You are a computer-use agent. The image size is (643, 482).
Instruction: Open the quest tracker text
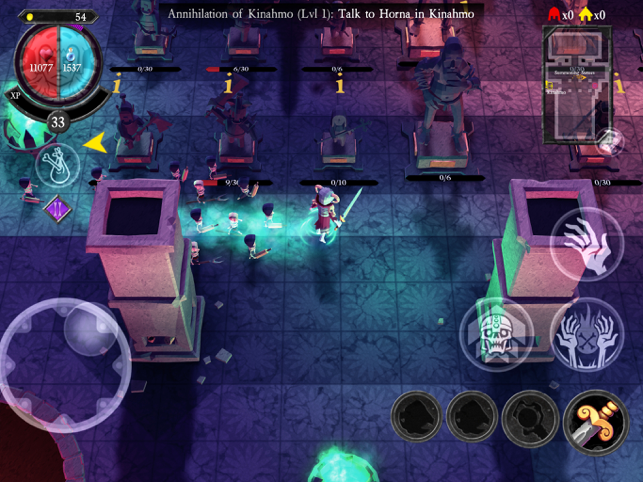(321, 13)
